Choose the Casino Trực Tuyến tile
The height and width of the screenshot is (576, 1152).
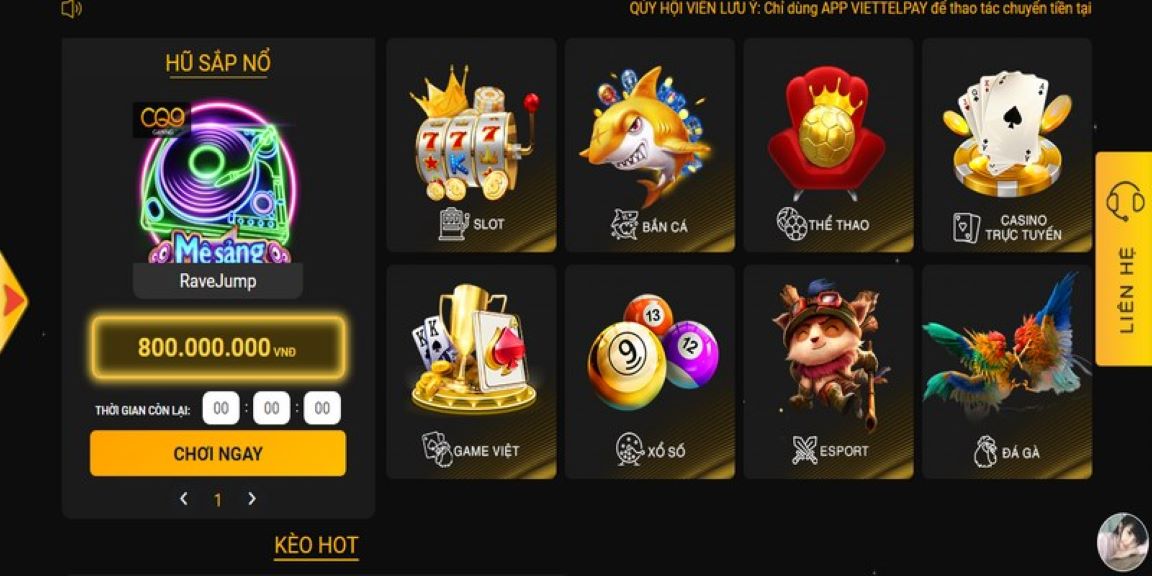(1006, 146)
